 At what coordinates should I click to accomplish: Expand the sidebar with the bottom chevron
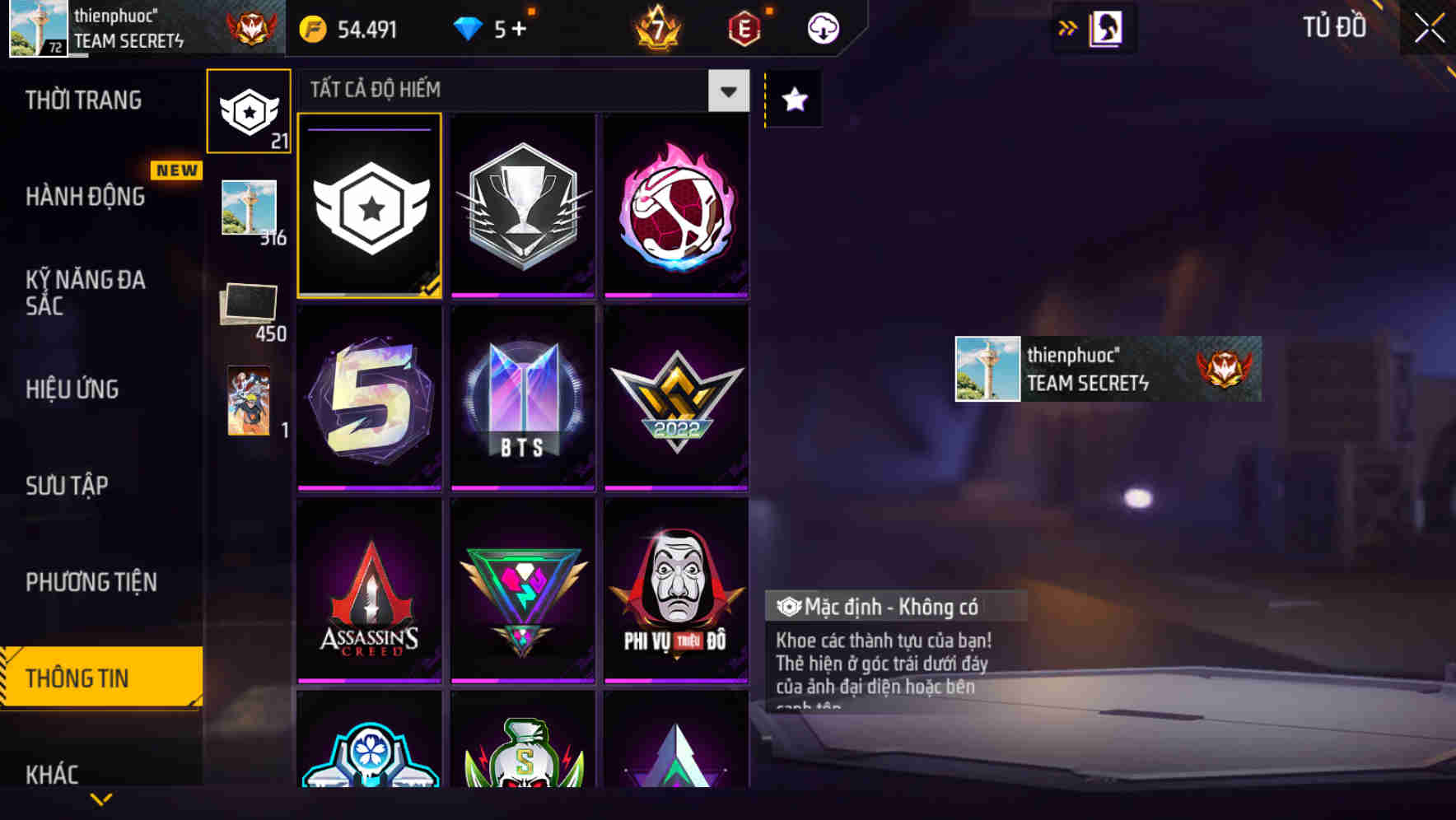tap(100, 799)
